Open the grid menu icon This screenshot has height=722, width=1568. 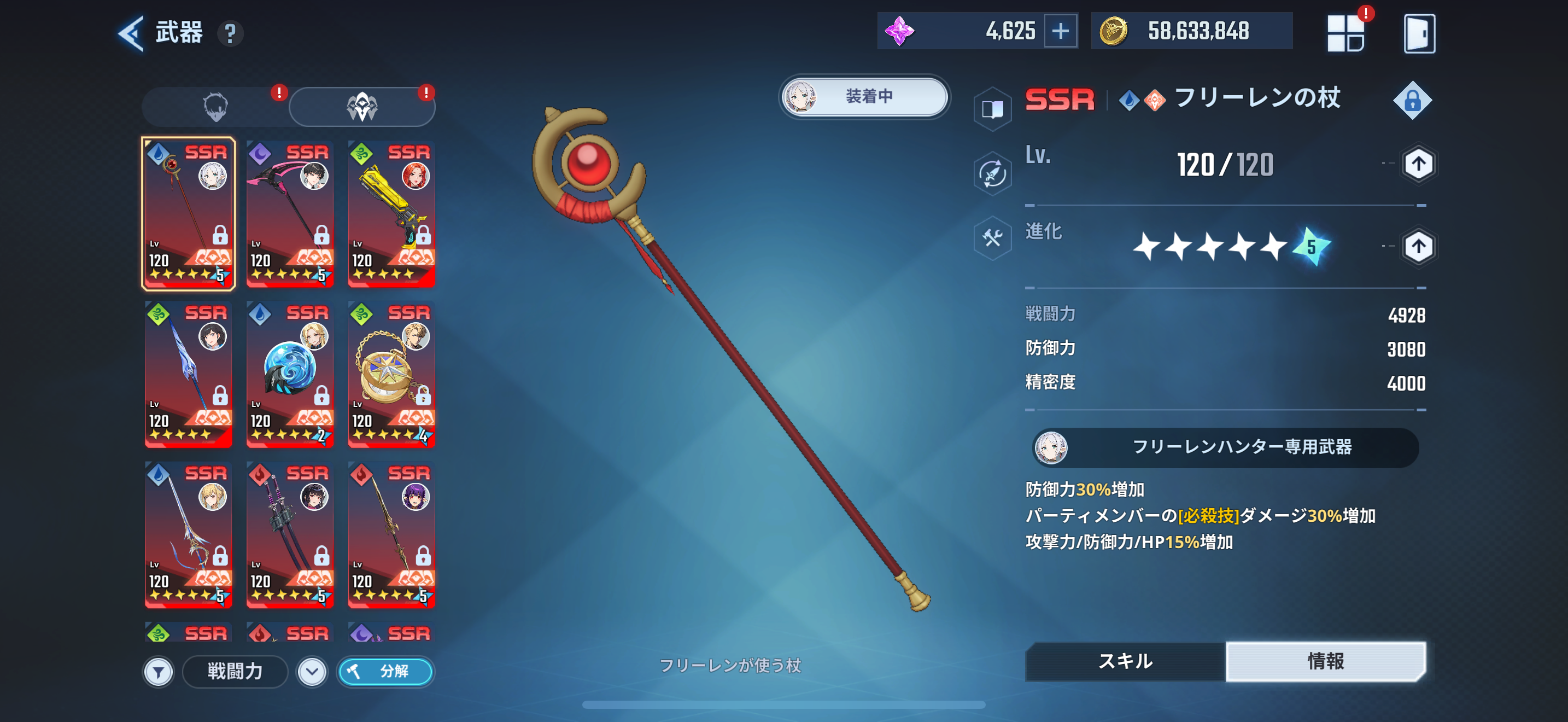(x=1346, y=33)
